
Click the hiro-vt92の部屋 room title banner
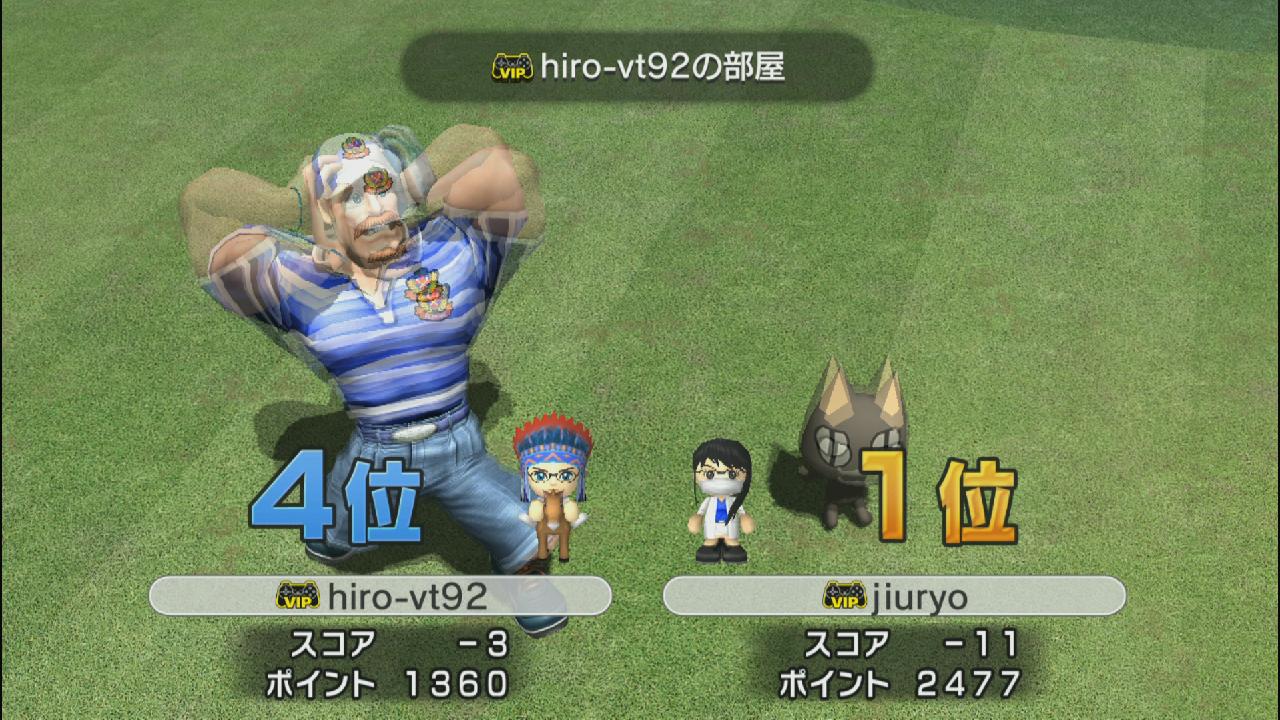(x=637, y=67)
